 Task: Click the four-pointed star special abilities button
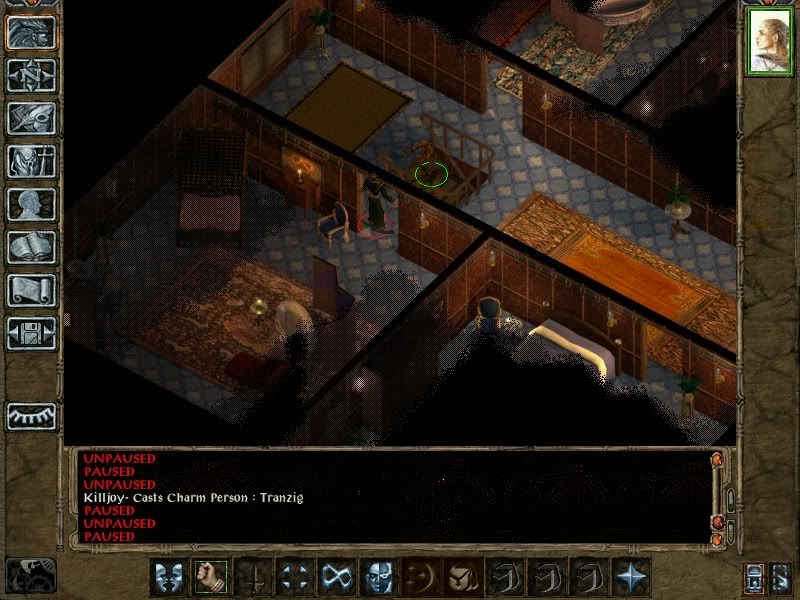click(x=630, y=576)
